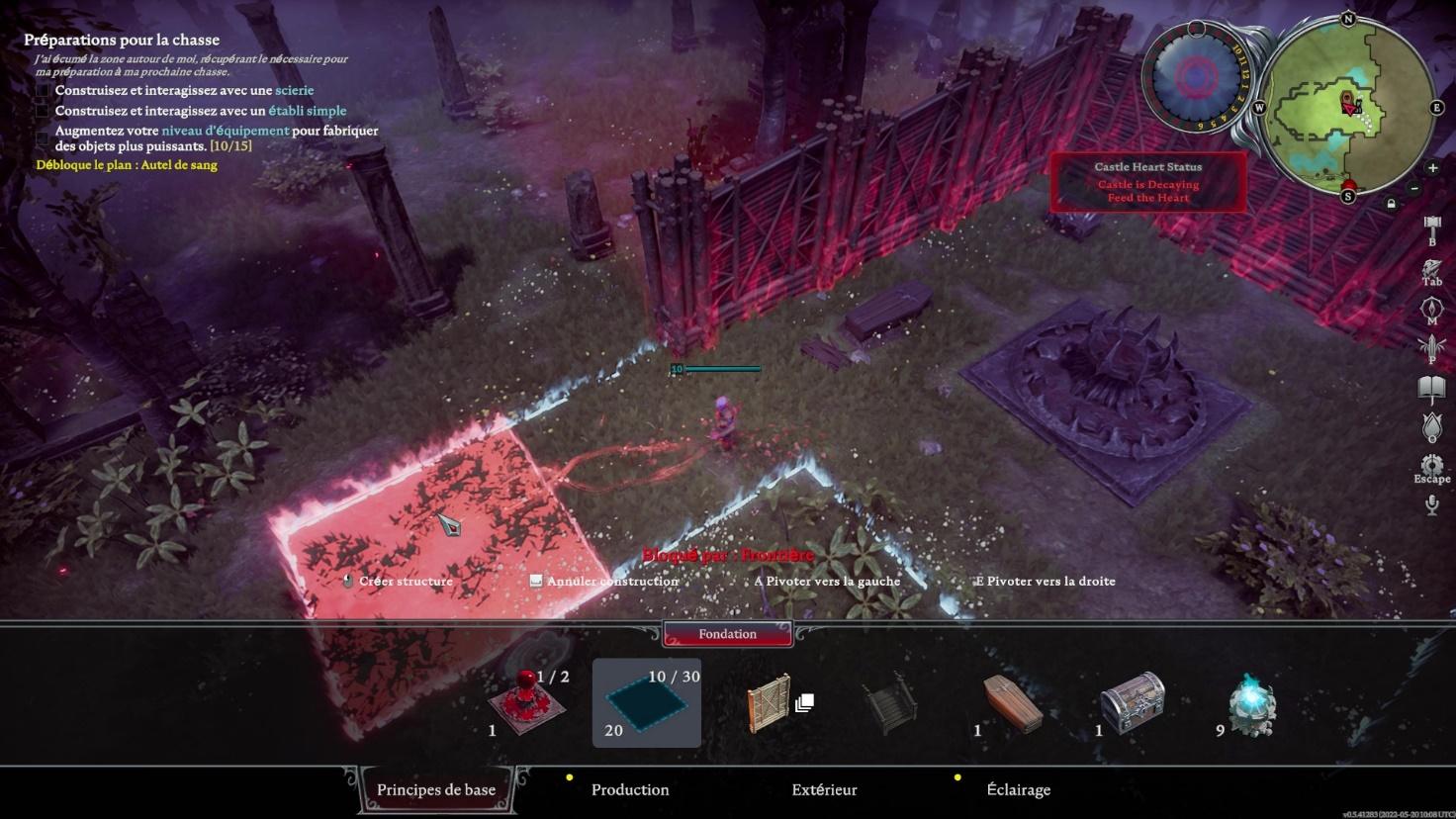The width and height of the screenshot is (1456, 819).
Task: Open the open-book journal icon
Action: [x=1431, y=388]
